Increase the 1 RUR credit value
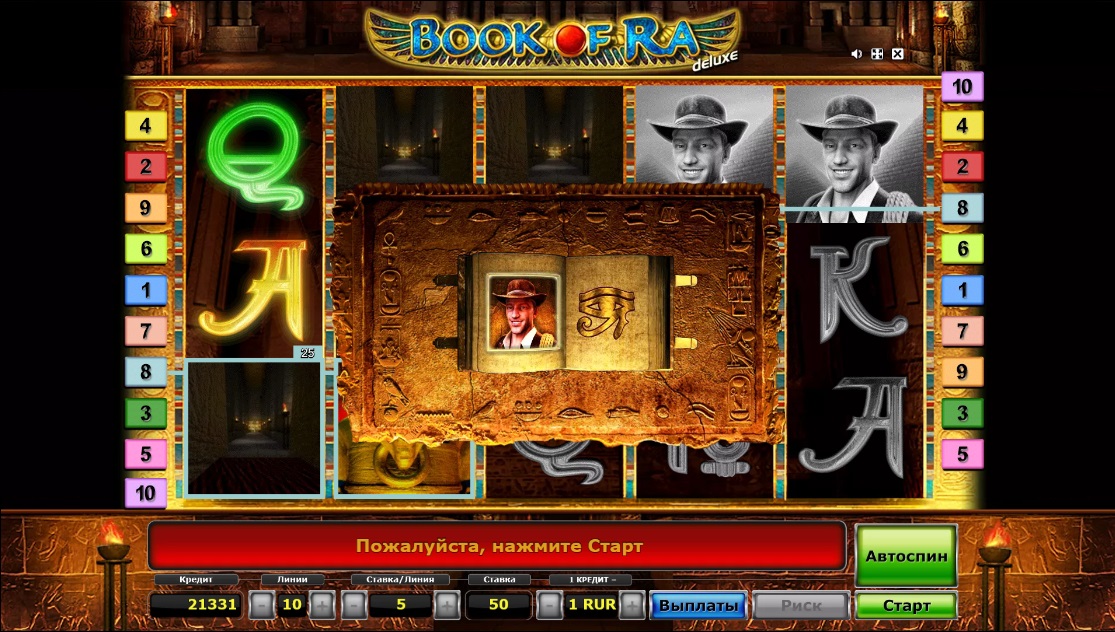The width and height of the screenshot is (1115, 632). click(632, 605)
